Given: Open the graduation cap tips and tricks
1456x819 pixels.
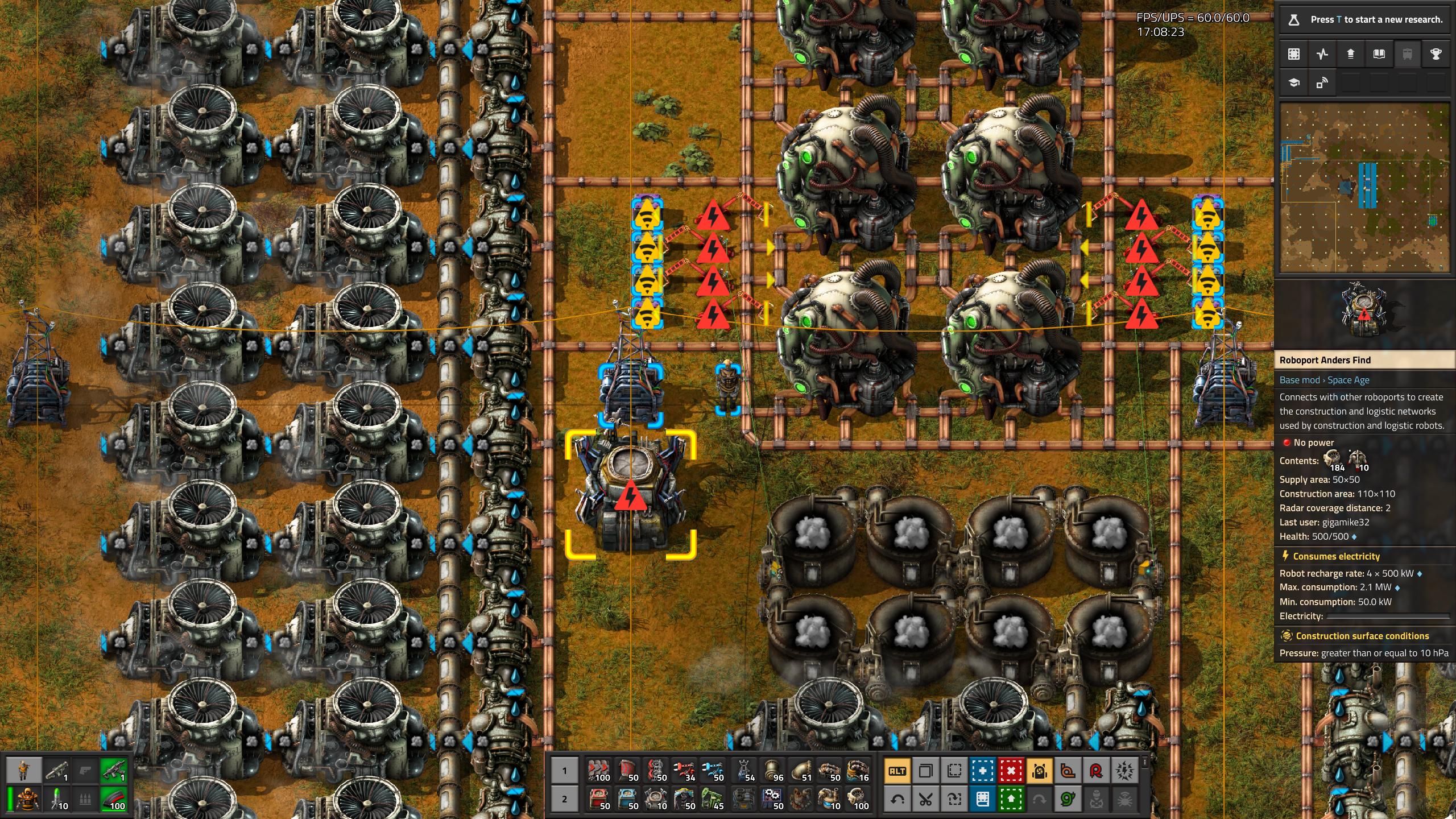Looking at the screenshot, I should pos(1294,83).
